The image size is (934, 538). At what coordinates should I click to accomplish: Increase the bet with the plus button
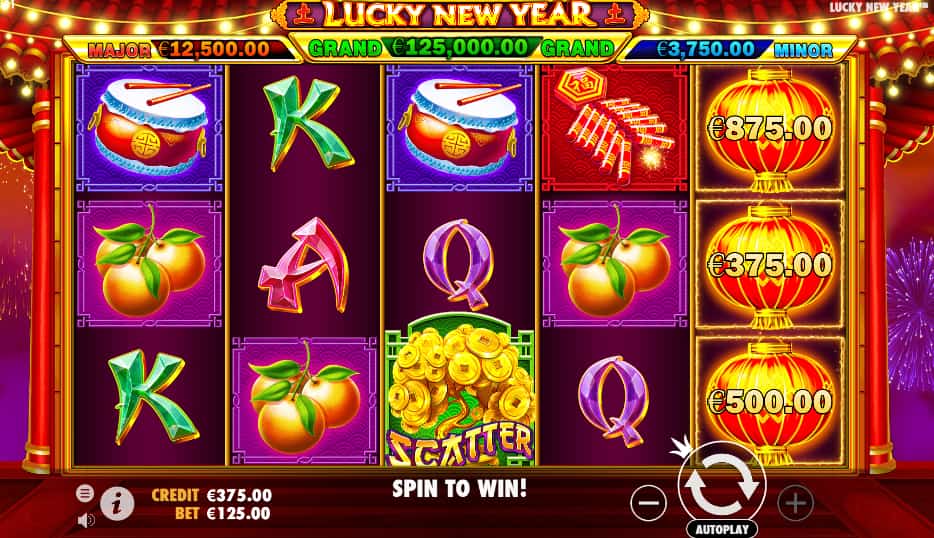[795, 502]
